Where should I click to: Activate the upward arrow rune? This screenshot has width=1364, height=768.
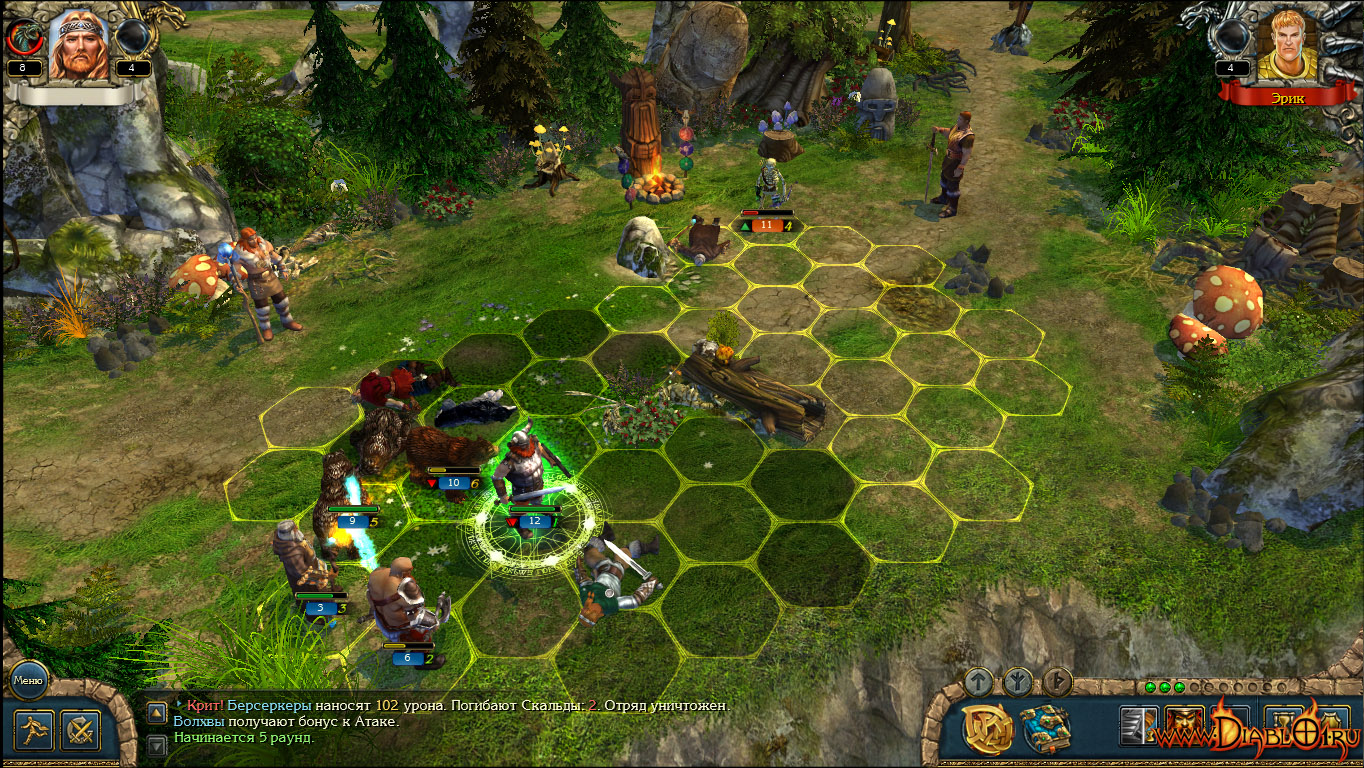point(979,682)
